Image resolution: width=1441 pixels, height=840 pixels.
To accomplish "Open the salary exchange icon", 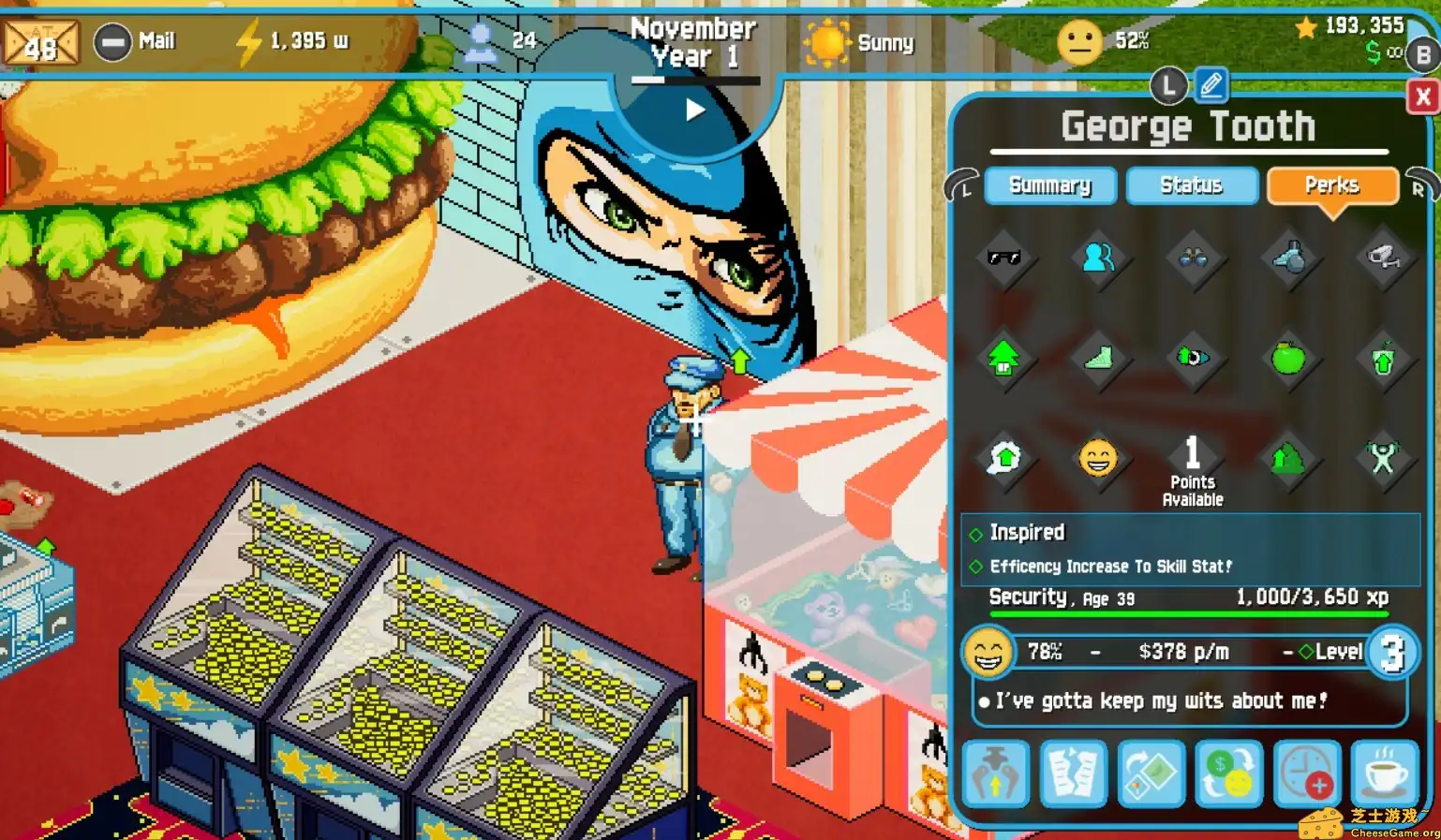I will coord(1228,774).
